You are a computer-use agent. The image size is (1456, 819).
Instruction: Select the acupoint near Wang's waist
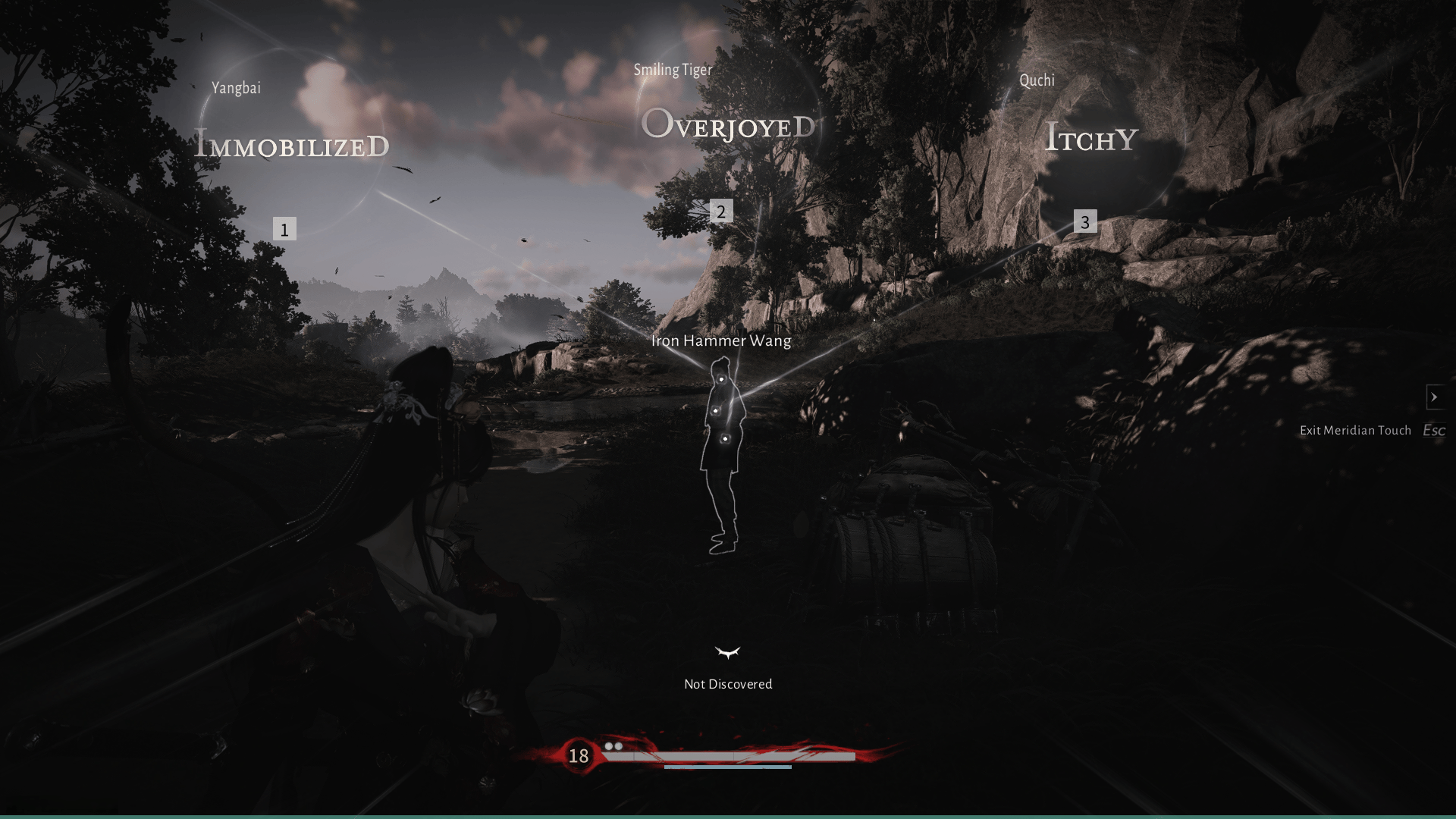pyautogui.click(x=726, y=438)
